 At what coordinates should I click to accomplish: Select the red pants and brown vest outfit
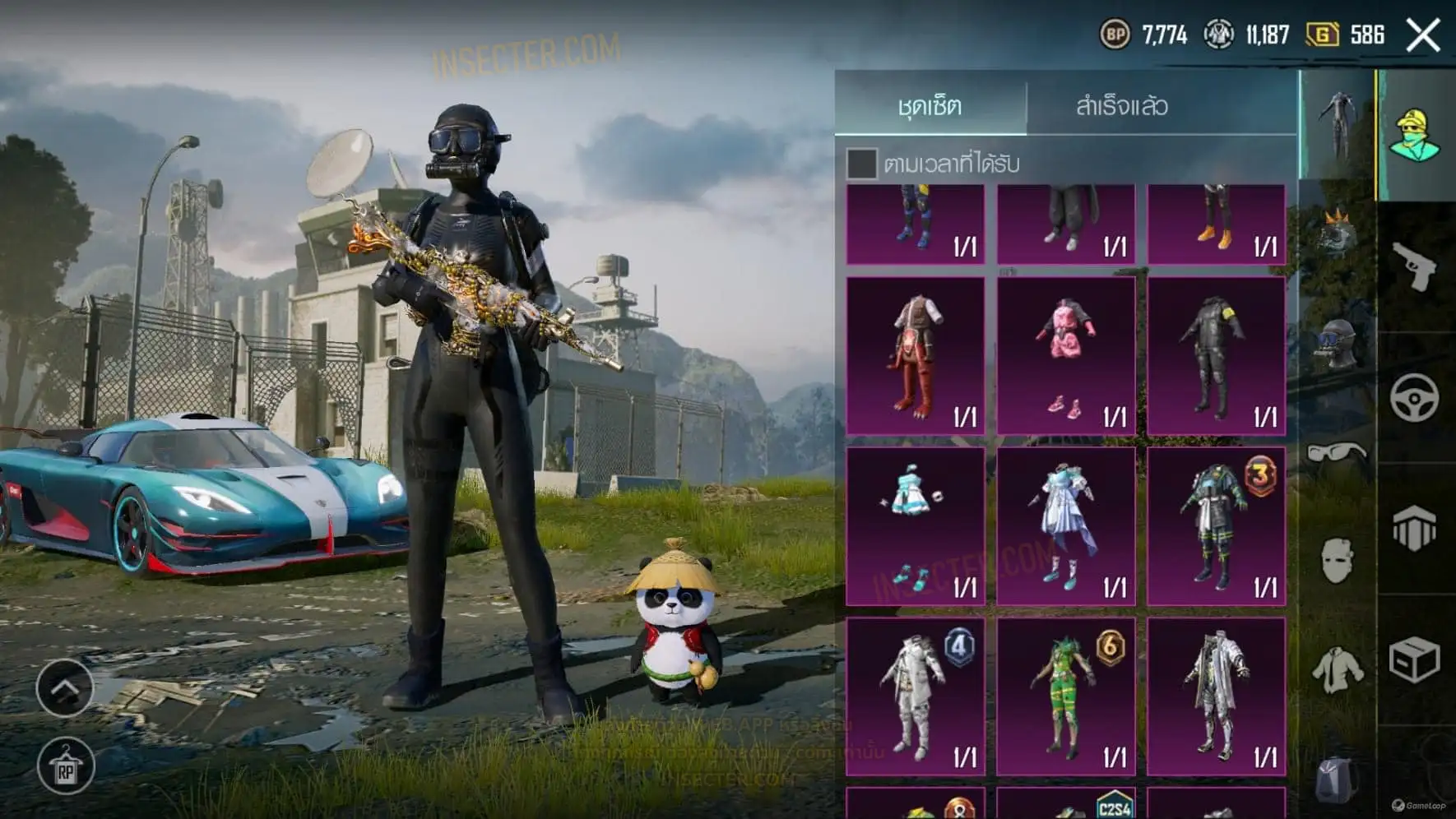tap(916, 355)
